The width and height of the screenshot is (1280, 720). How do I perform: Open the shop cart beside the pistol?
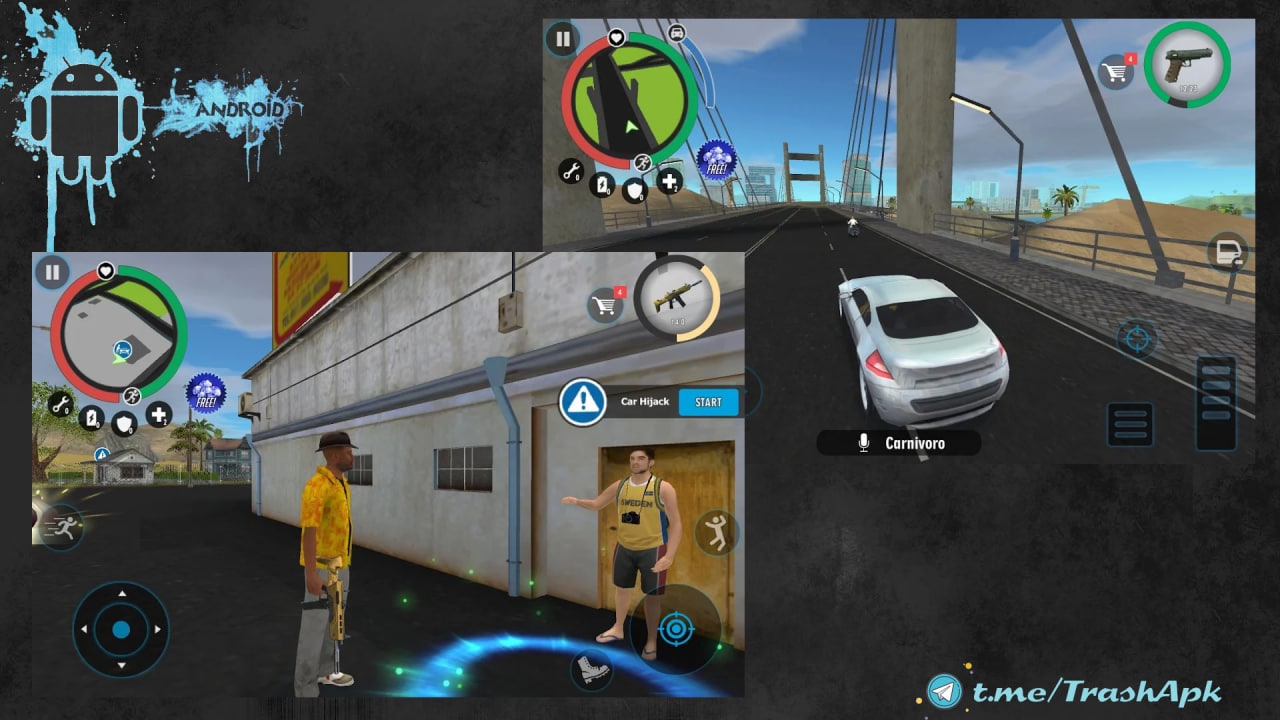coord(1115,72)
